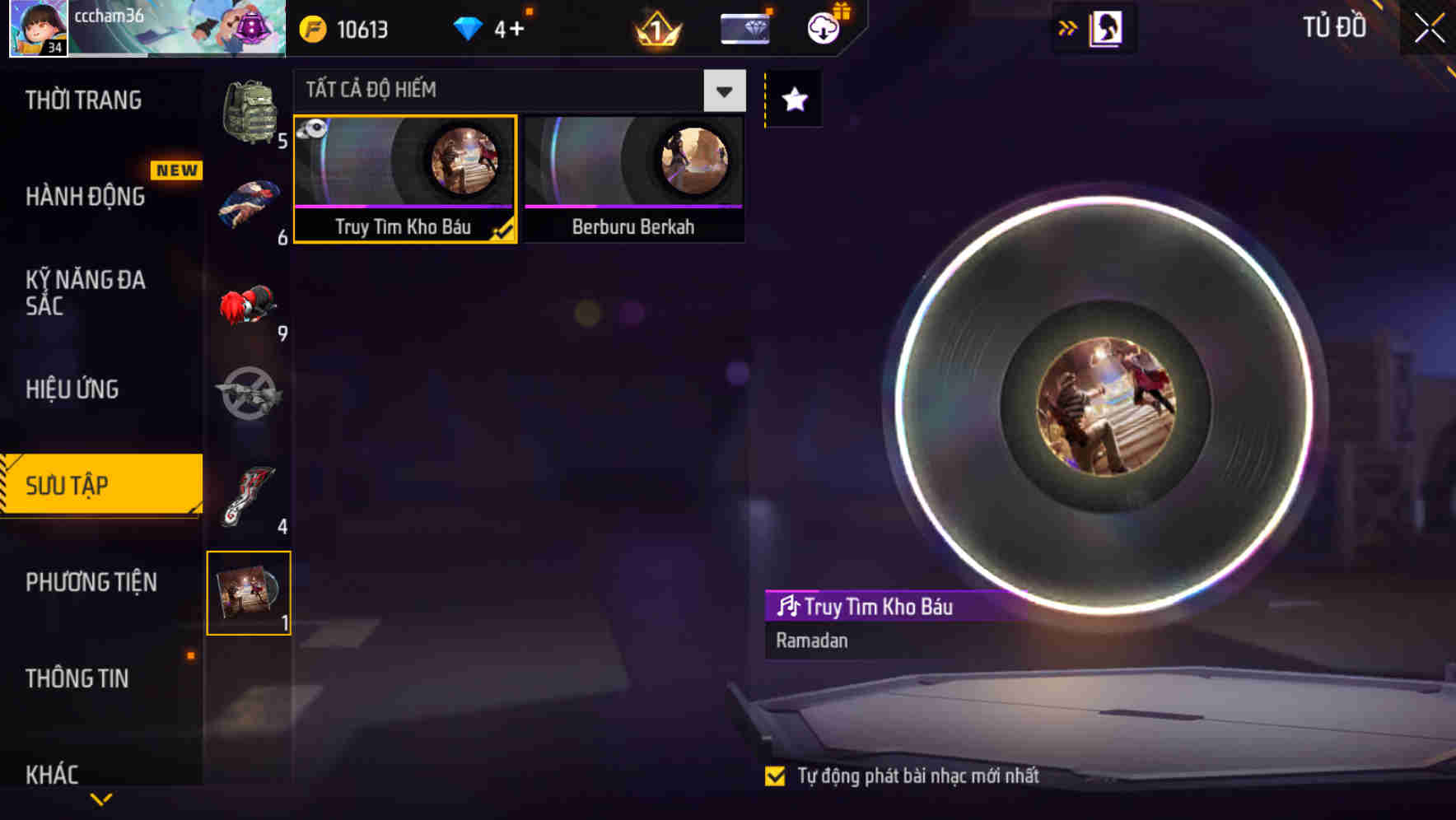Open the diamond card membership icon

[x=744, y=27]
